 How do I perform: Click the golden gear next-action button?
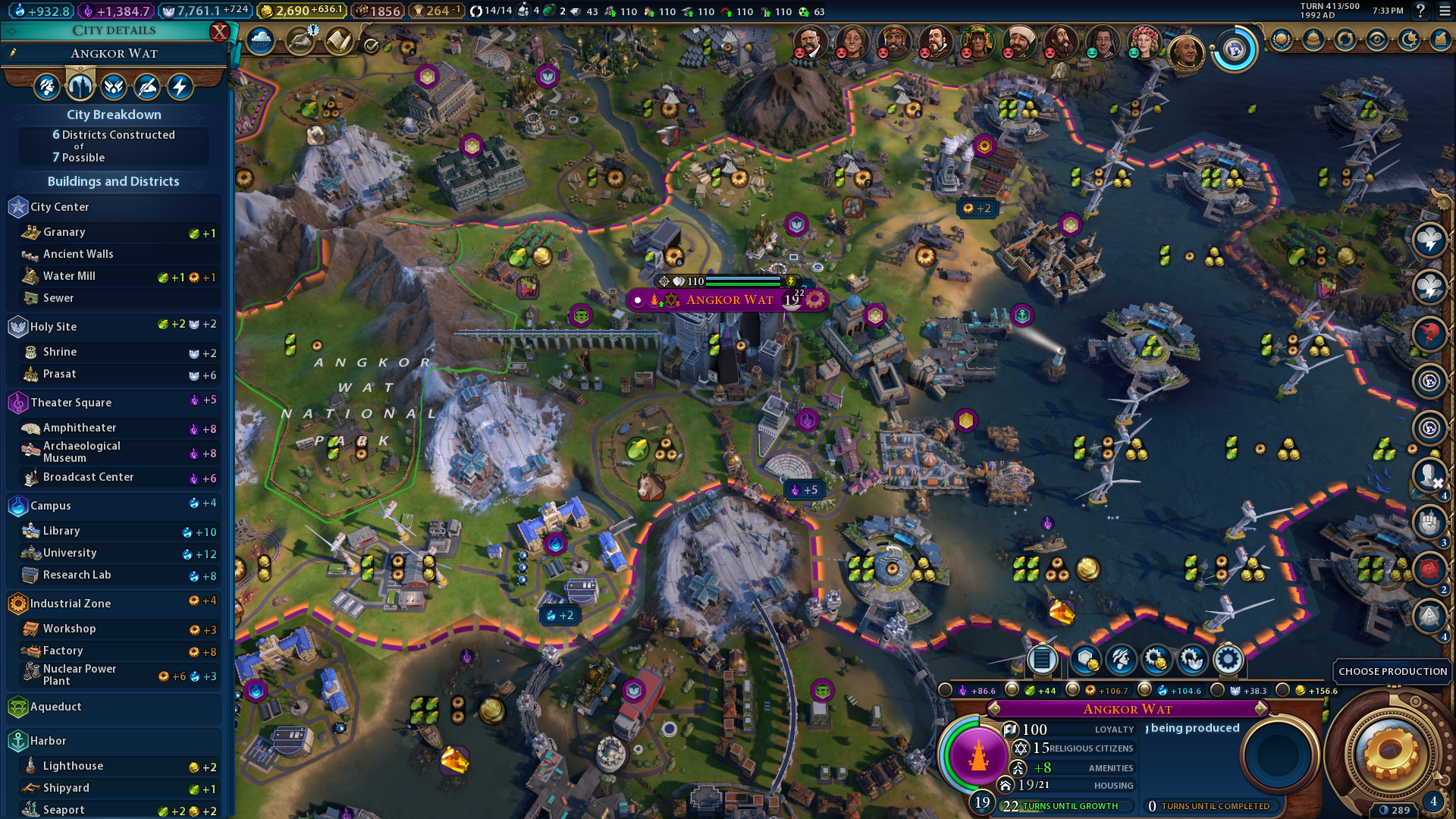click(x=1390, y=754)
